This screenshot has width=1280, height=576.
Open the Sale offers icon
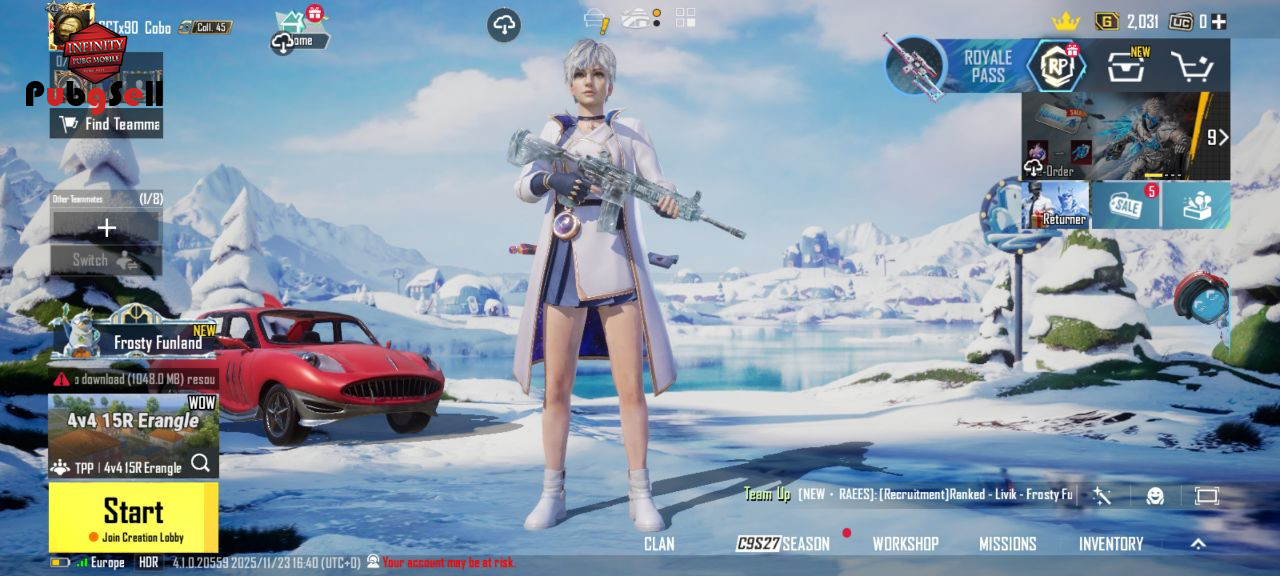click(1125, 205)
